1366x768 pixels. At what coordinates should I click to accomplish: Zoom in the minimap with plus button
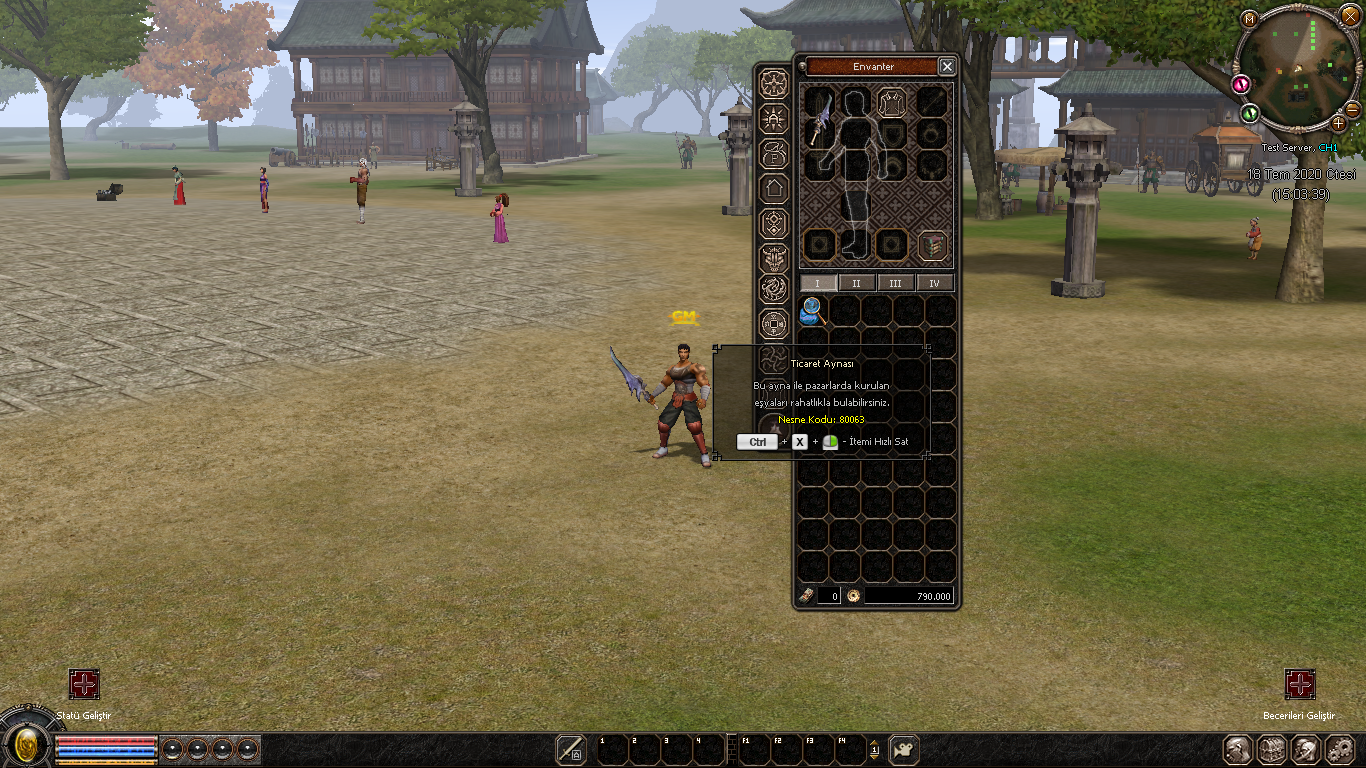point(1339,123)
